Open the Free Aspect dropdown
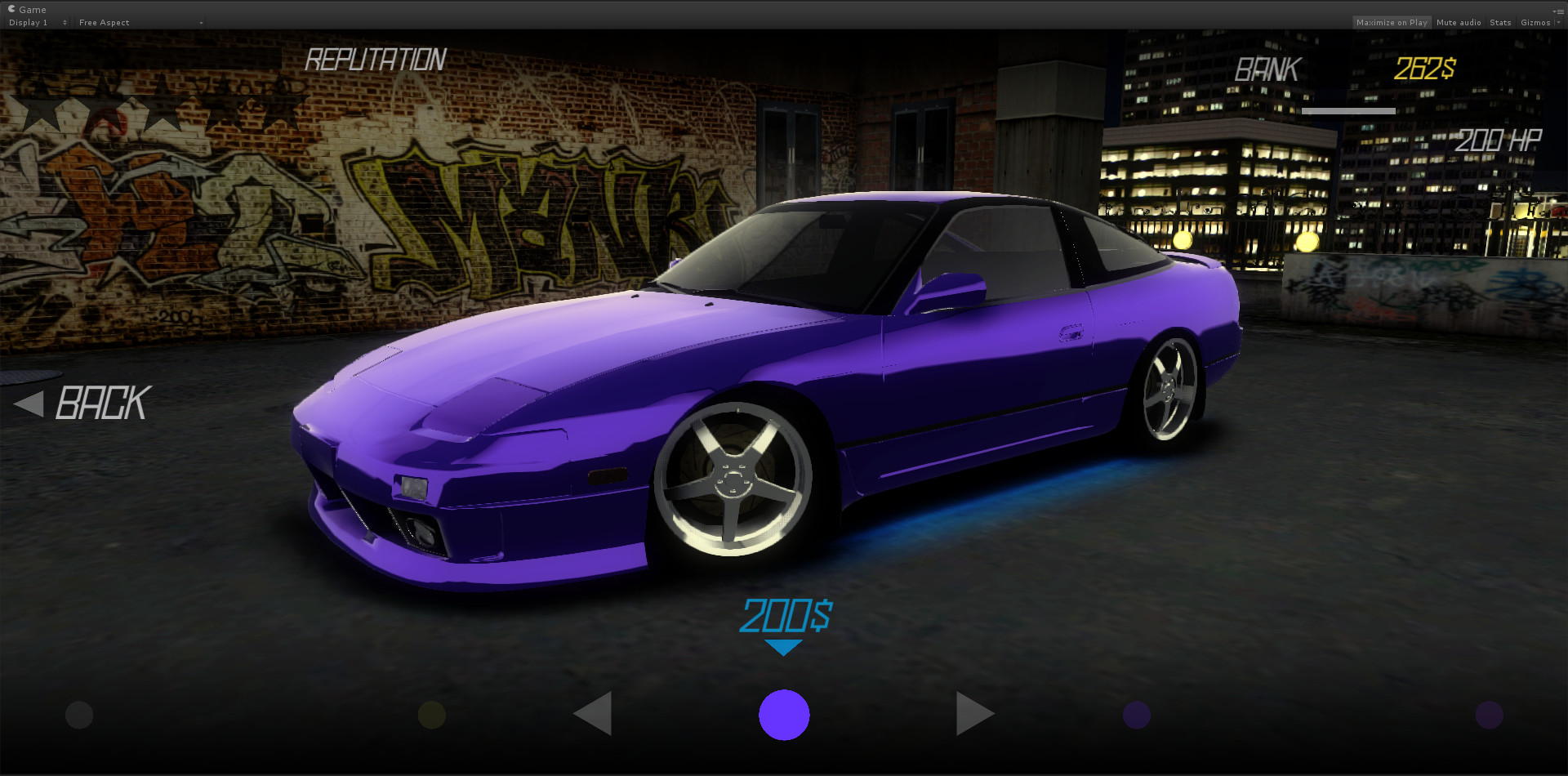The height and width of the screenshot is (776, 1568). pyautogui.click(x=139, y=22)
